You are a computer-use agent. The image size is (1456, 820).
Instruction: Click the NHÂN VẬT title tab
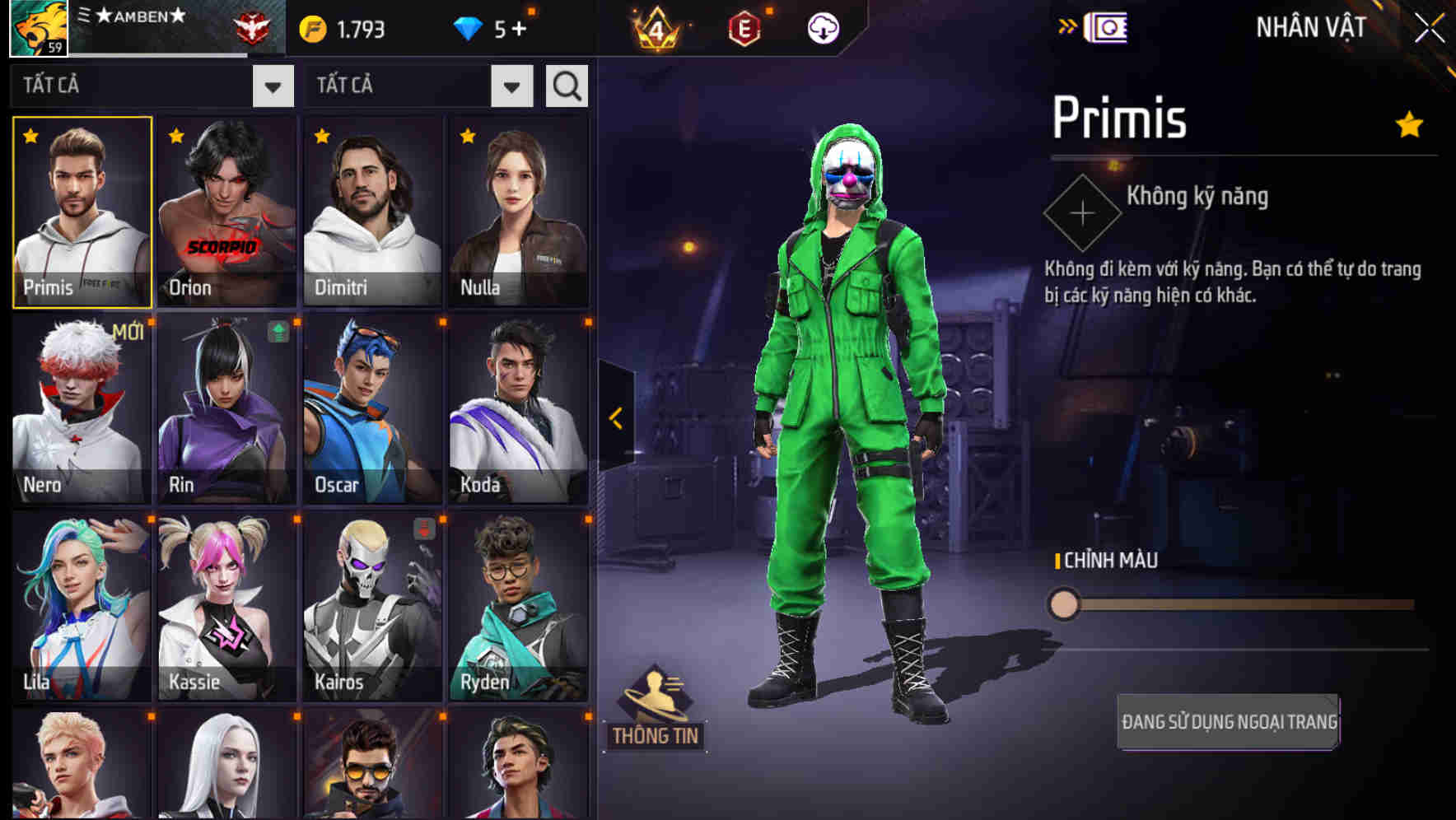coord(1309,26)
